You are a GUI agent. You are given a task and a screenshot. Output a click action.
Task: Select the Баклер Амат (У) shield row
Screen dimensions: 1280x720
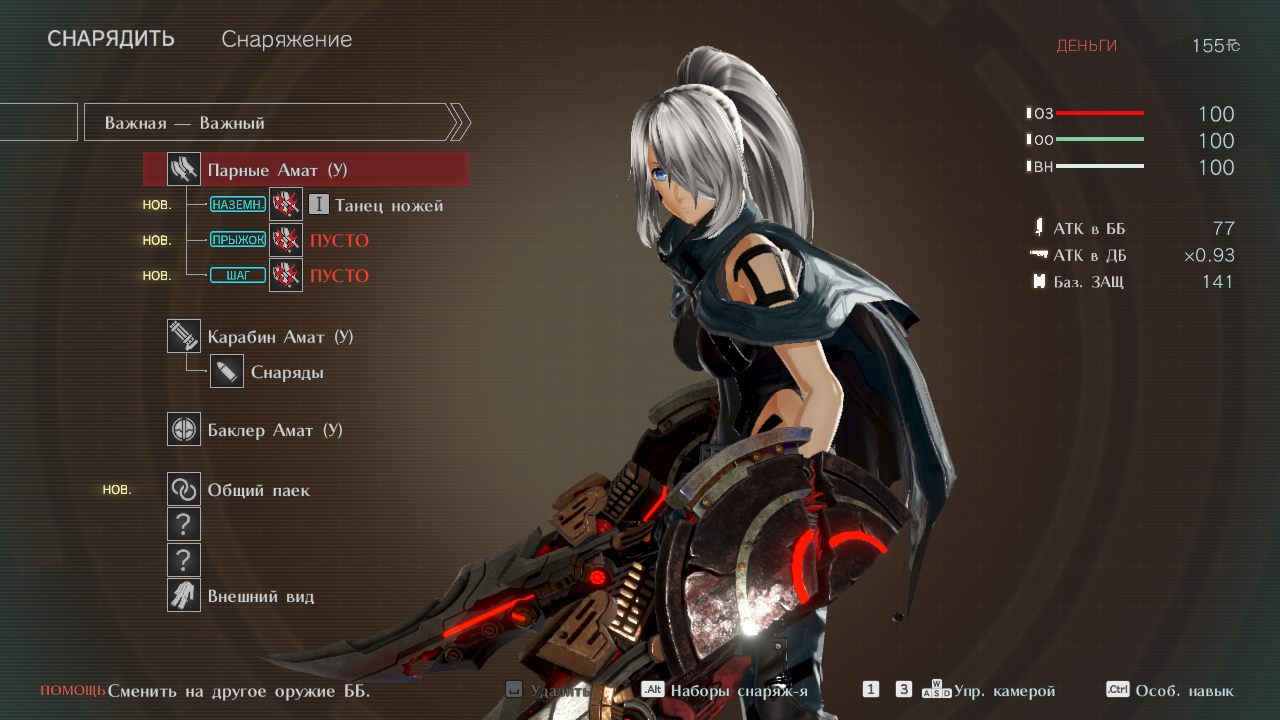click(x=274, y=430)
